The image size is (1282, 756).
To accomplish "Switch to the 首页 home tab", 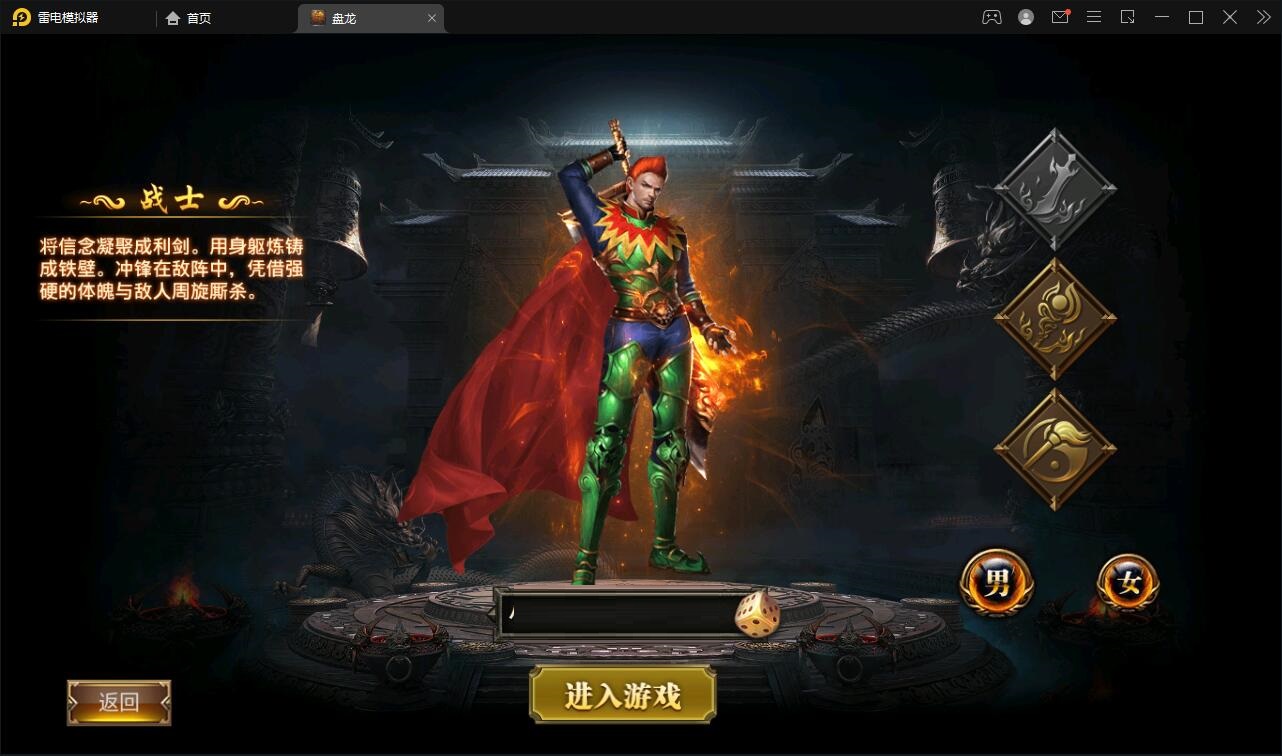I will pyautogui.click(x=190, y=17).
